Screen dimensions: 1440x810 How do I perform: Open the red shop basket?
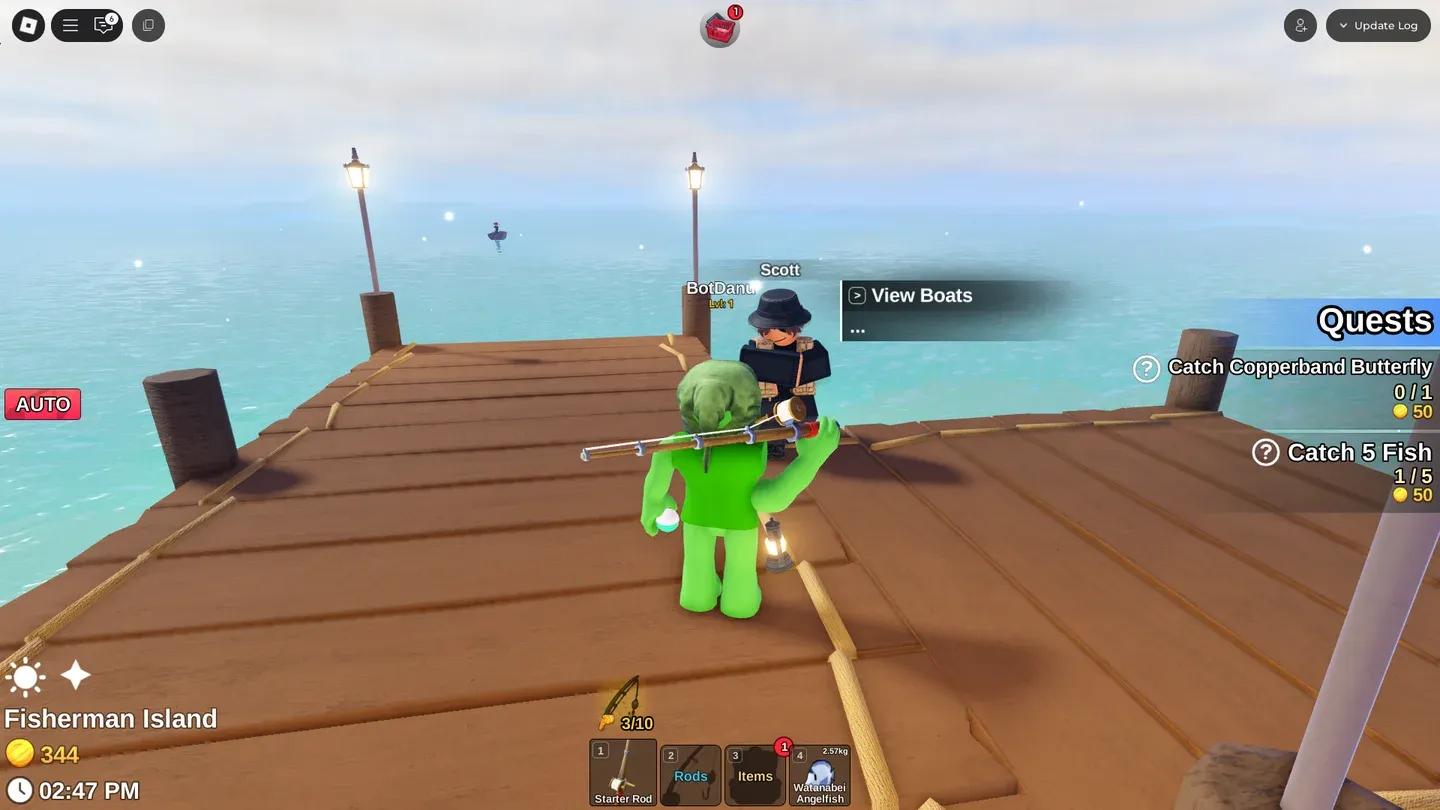pyautogui.click(x=719, y=29)
